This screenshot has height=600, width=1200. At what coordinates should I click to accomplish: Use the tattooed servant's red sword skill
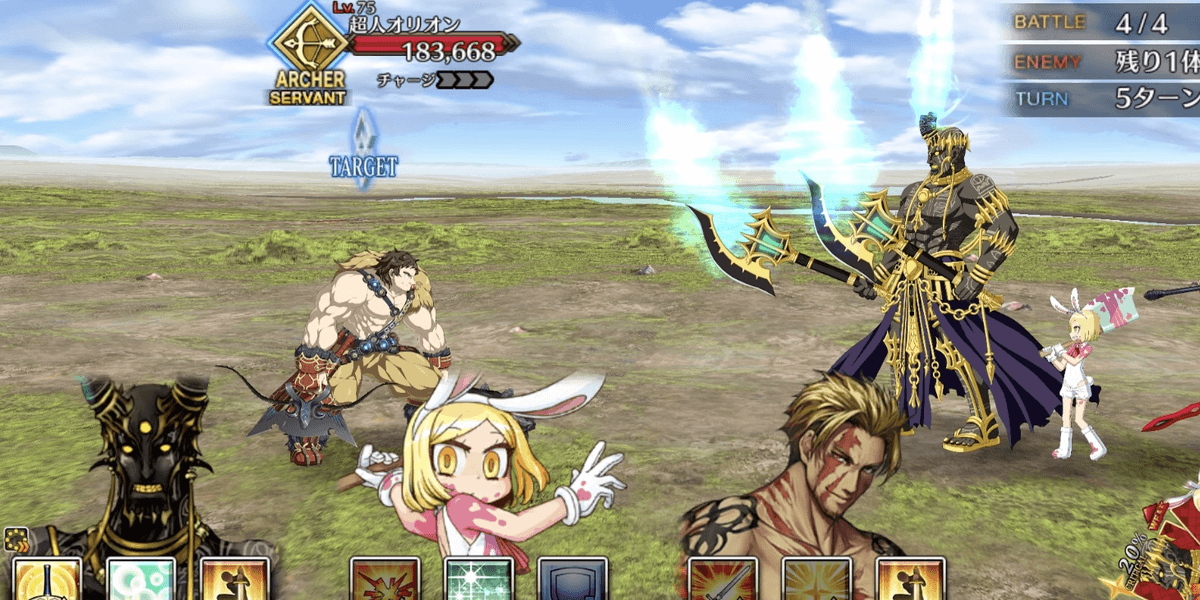[x=723, y=580]
